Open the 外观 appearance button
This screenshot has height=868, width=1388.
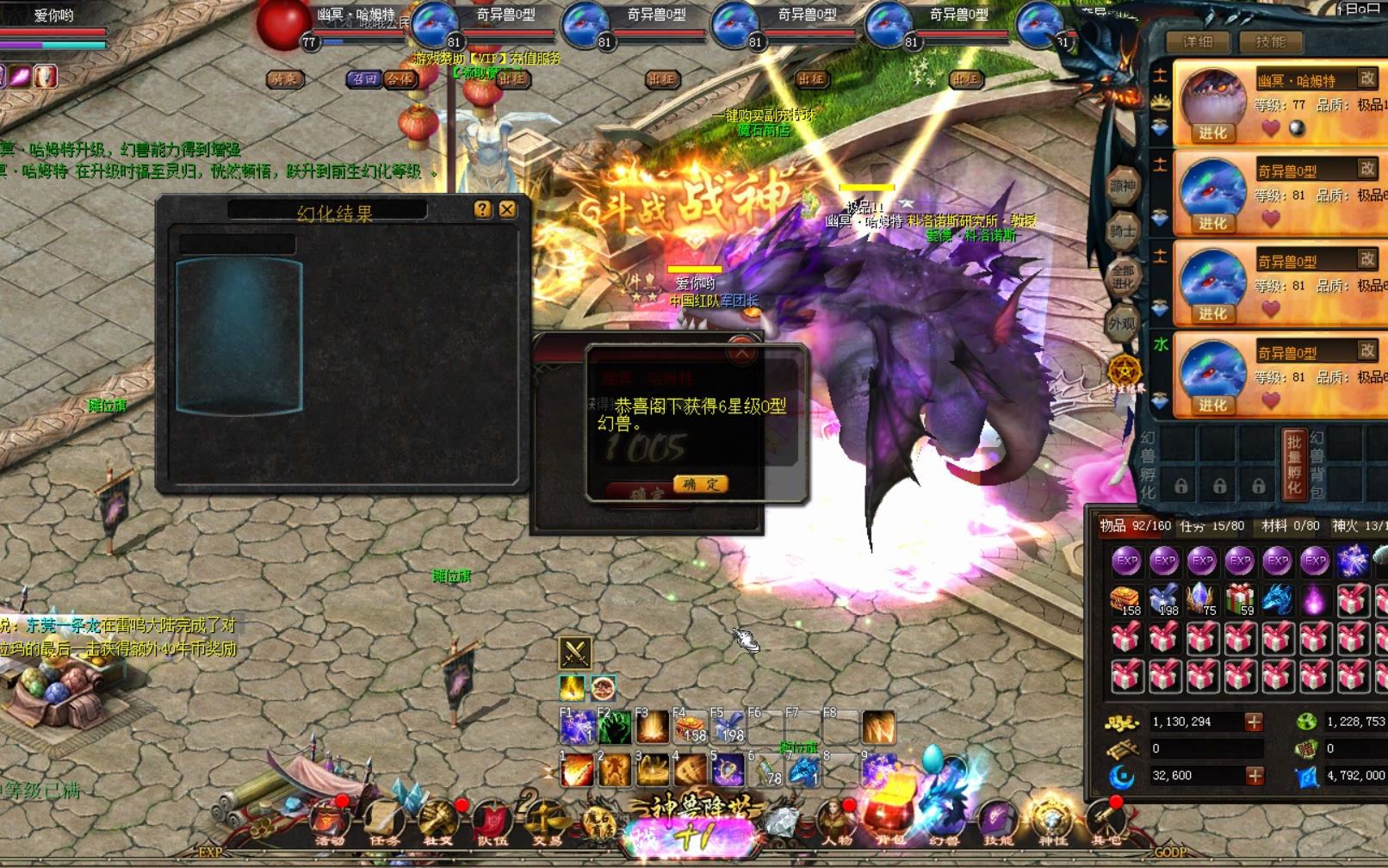1123,324
